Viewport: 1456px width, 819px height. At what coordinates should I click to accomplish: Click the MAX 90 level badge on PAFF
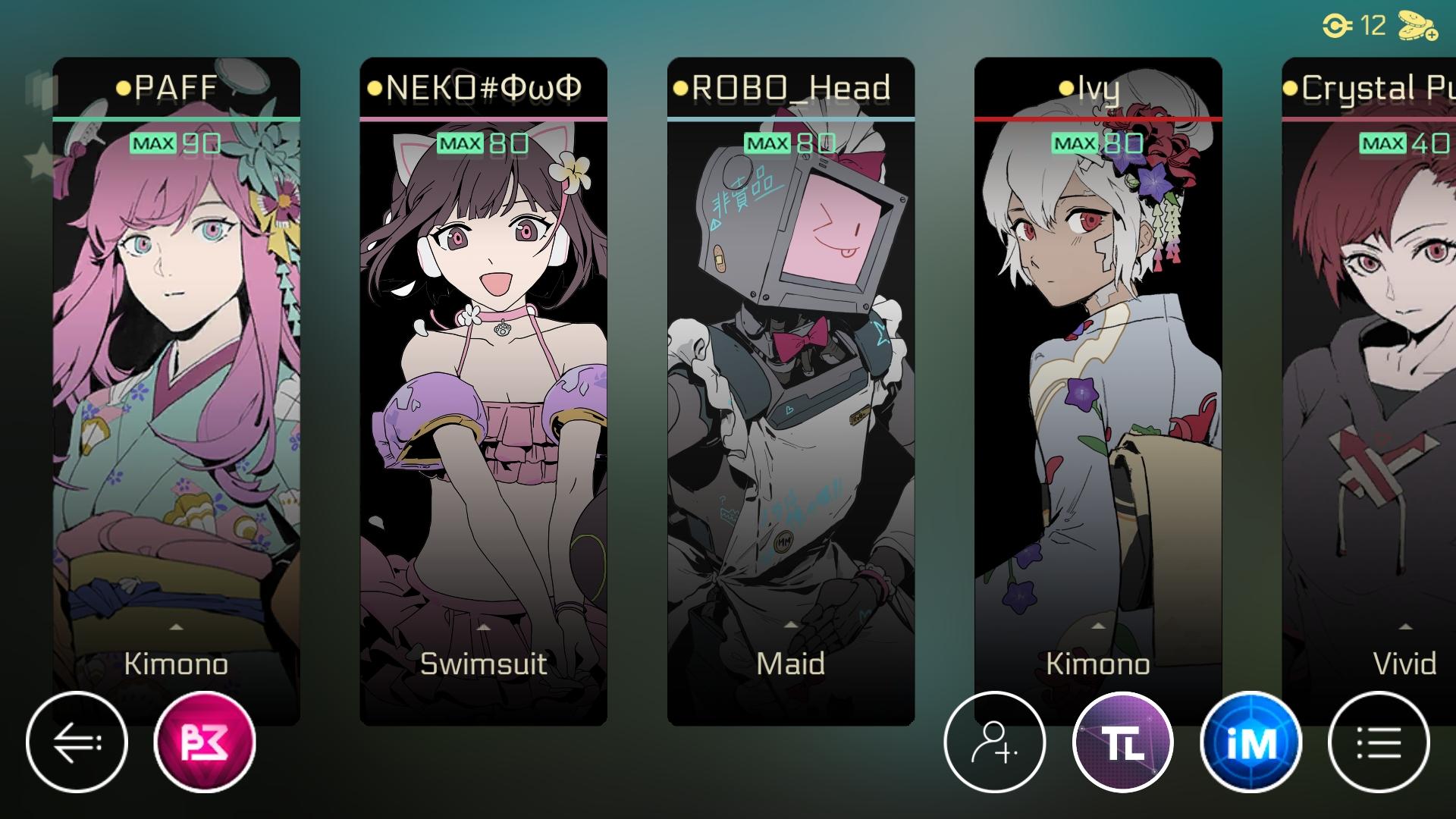click(x=174, y=143)
